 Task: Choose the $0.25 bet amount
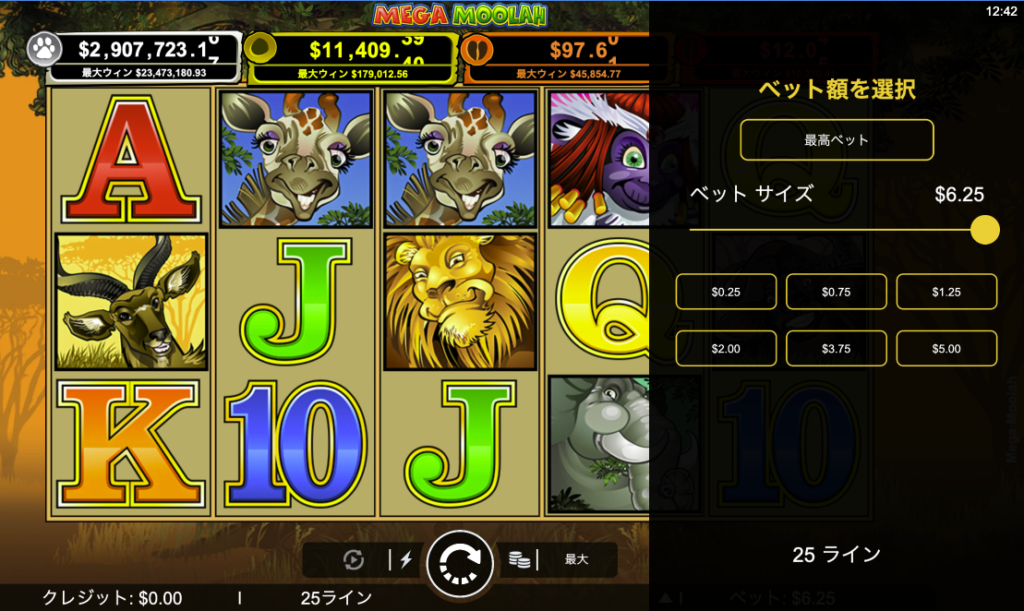[x=726, y=292]
